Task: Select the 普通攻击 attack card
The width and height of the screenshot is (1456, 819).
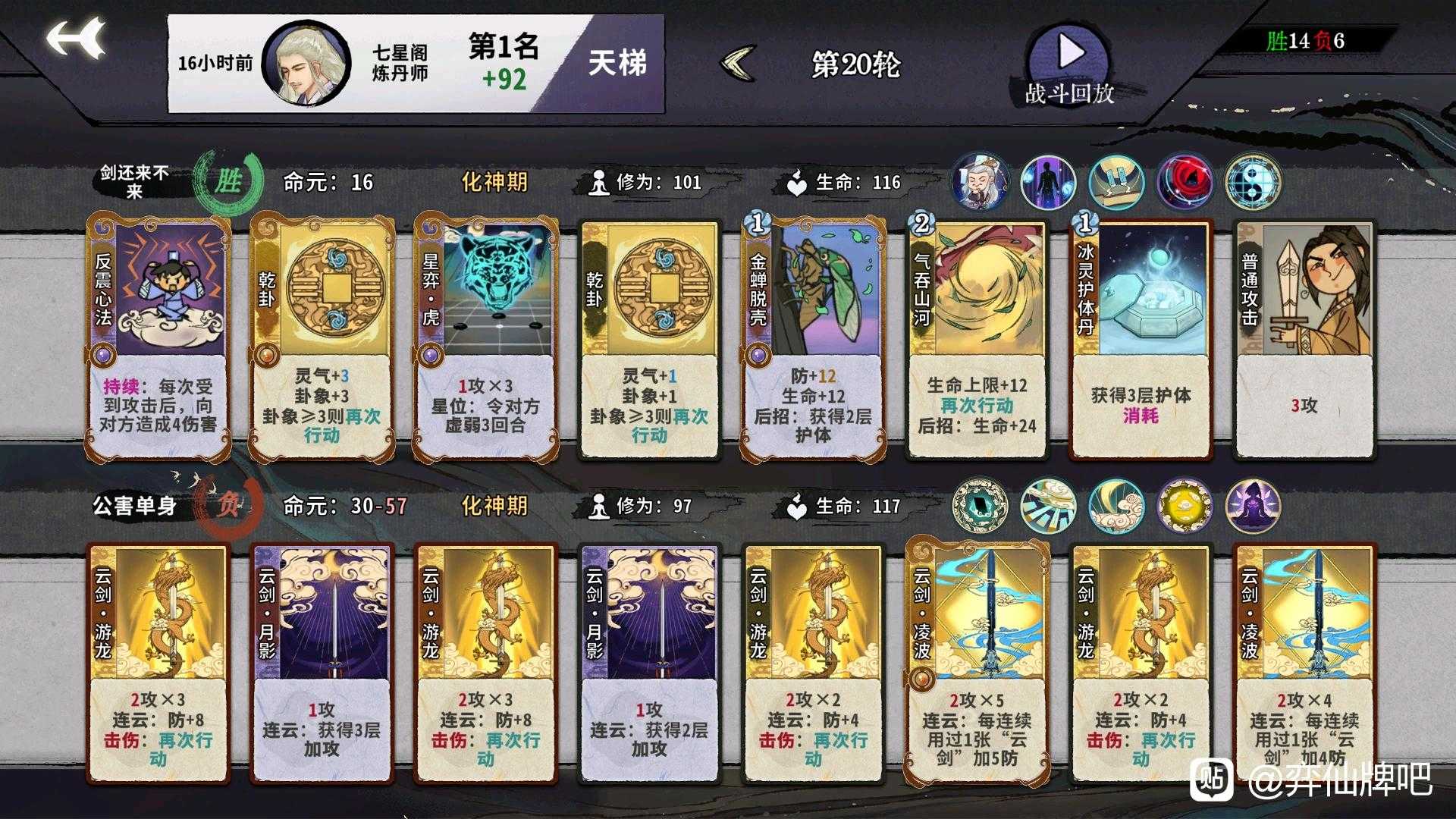Action: [1303, 337]
